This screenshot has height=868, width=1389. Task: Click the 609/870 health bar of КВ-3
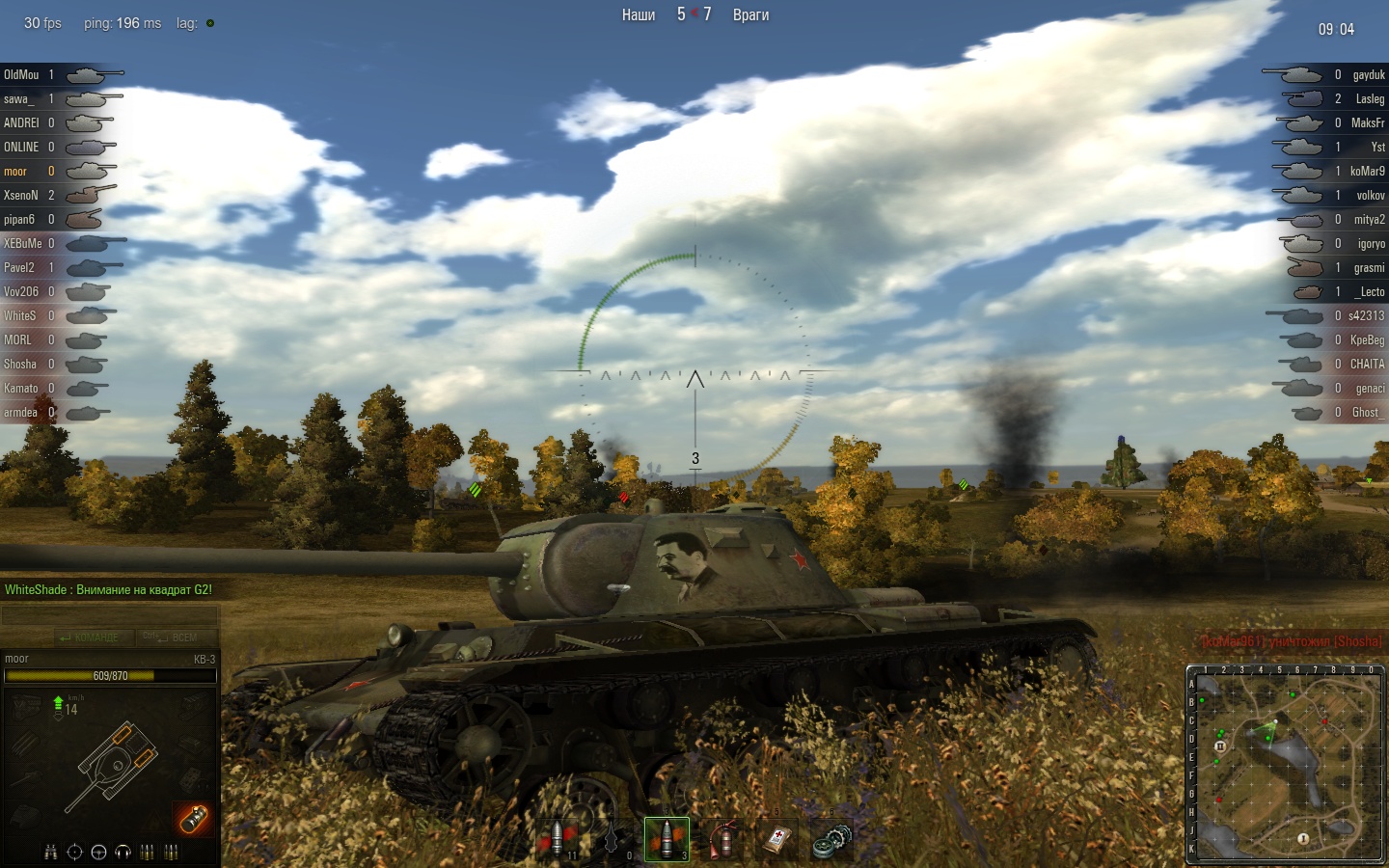pyautogui.click(x=111, y=676)
